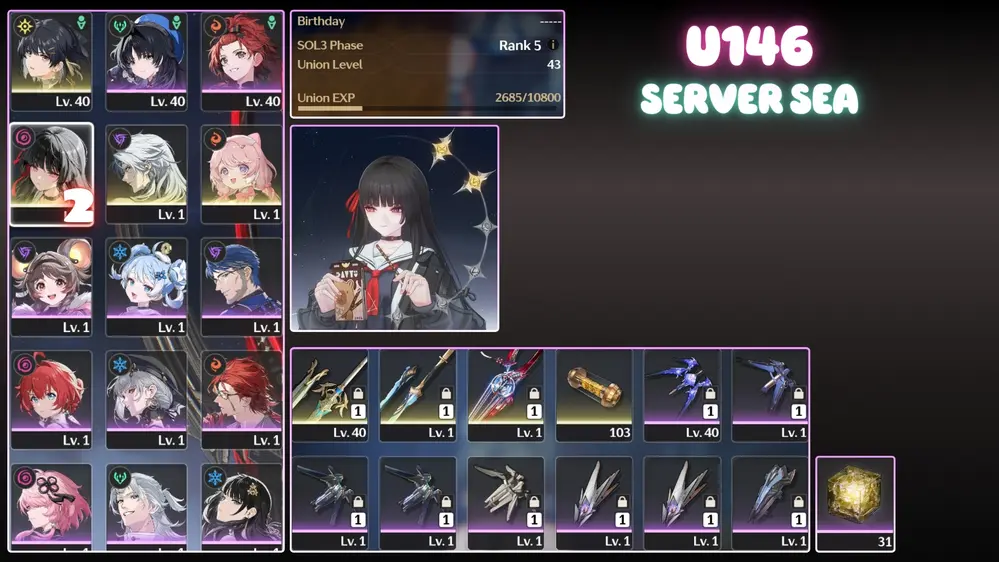
Task: Choose the red-haired man wearing glasses
Action: coord(241,398)
